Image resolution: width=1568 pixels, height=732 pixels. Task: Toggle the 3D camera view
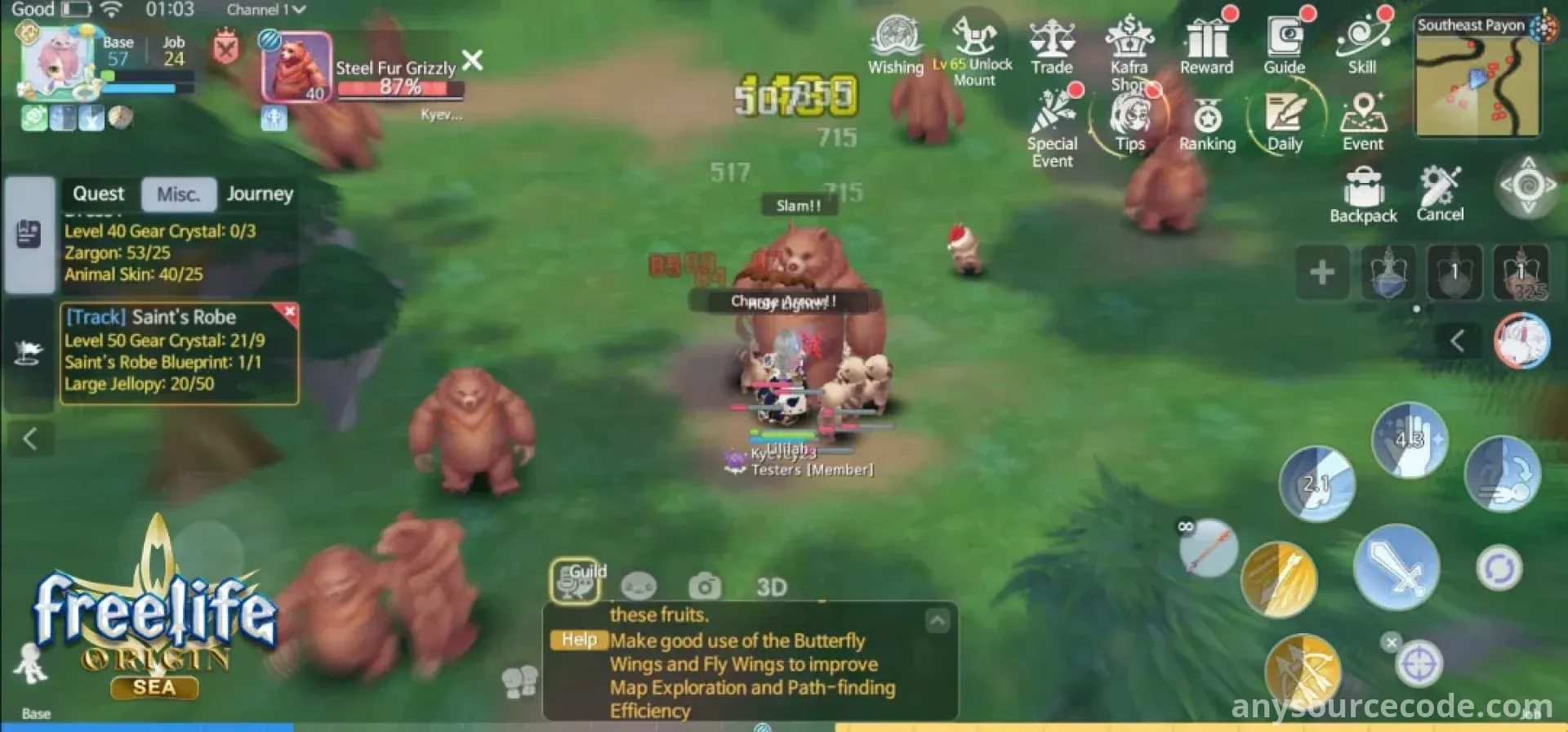click(771, 587)
